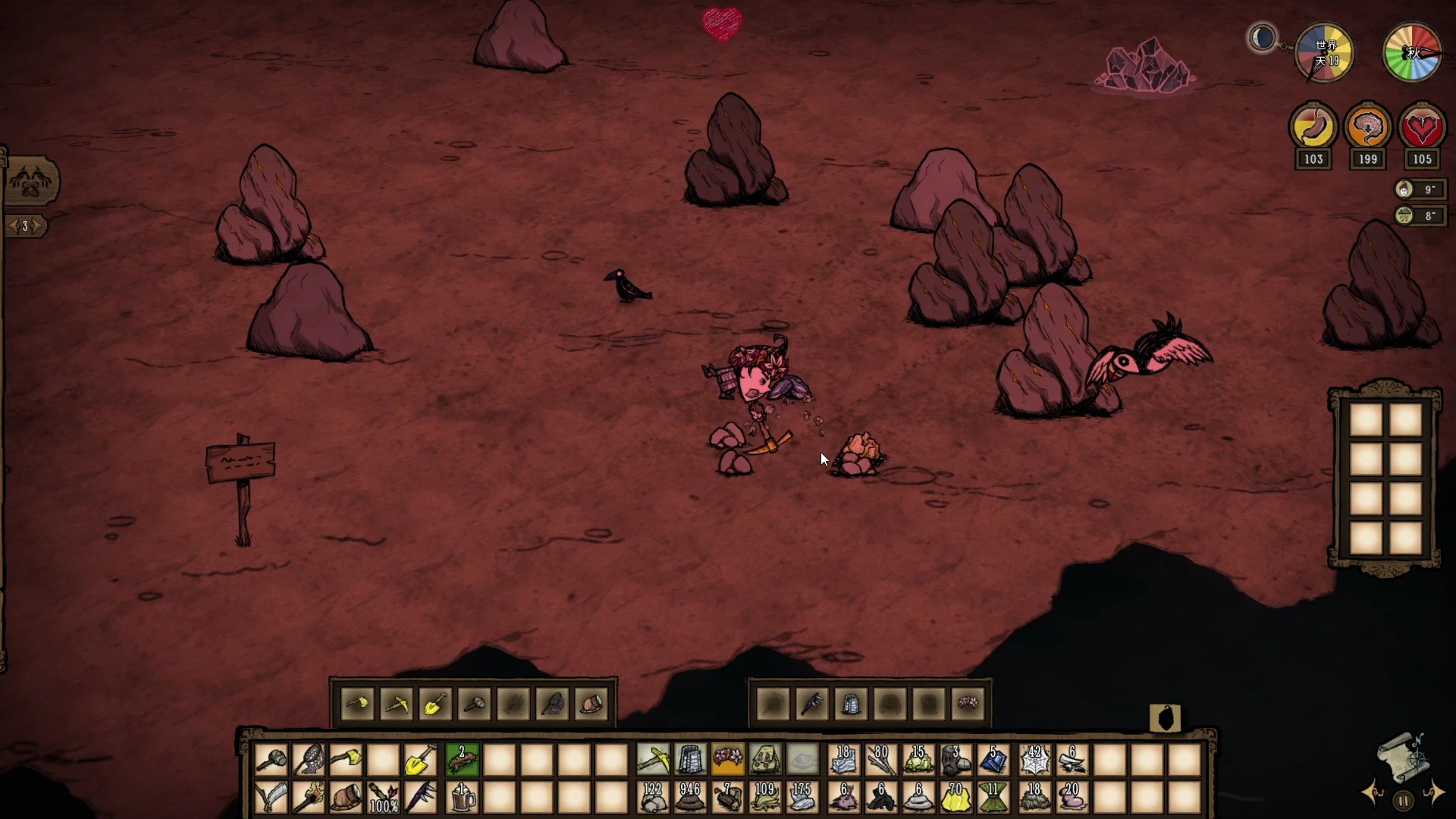Select the gold nugget stack of 70
This screenshot has width=1456, height=819.
point(955,797)
